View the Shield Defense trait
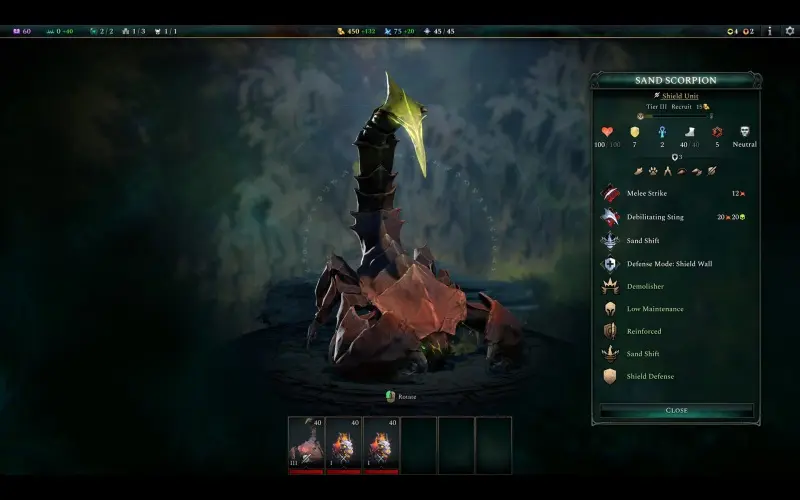This screenshot has height=500, width=800. (649, 376)
